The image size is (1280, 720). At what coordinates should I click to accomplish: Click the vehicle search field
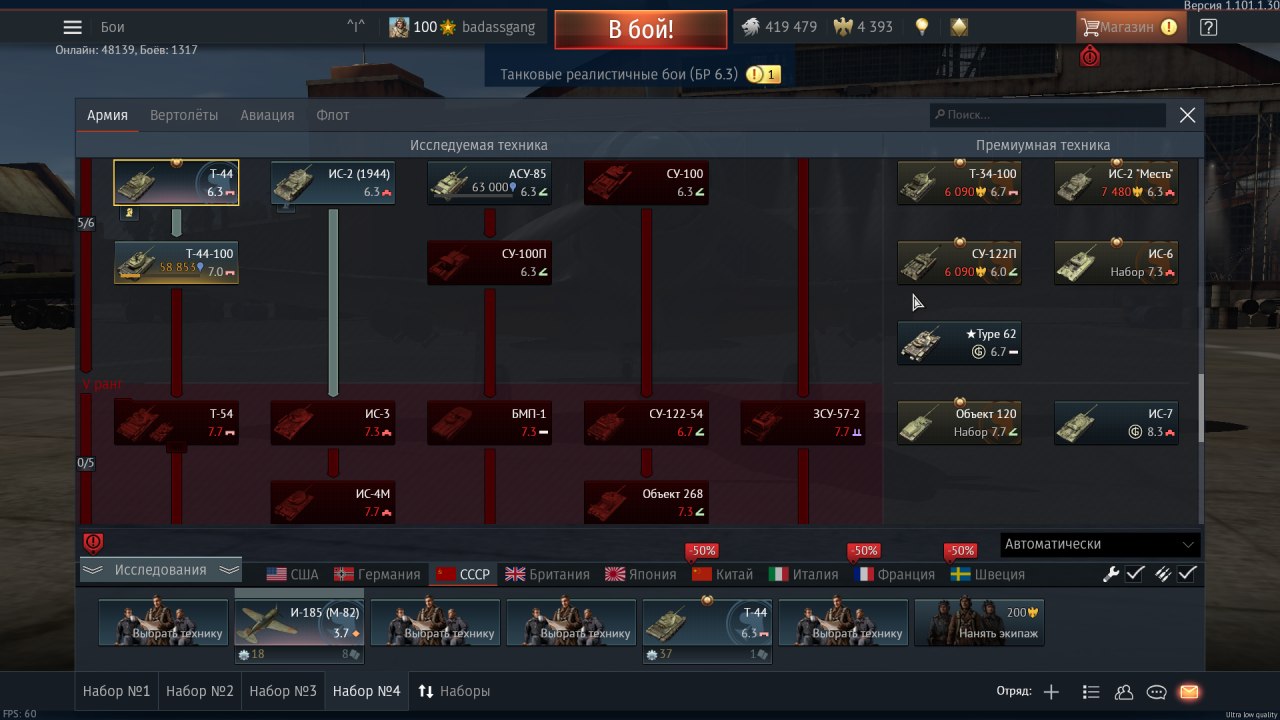point(1047,115)
